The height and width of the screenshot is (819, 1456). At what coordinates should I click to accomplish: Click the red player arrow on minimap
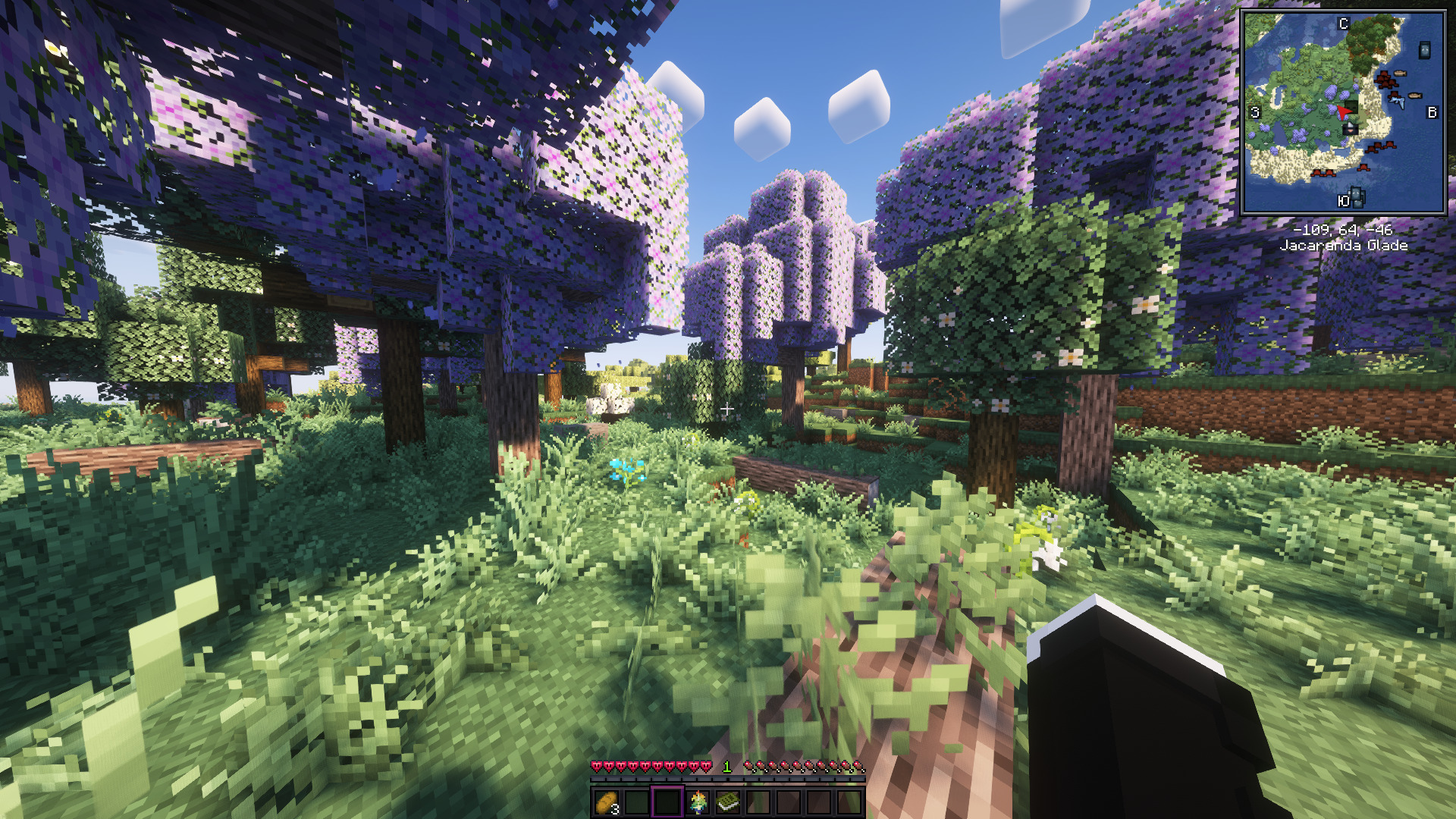pyautogui.click(x=1344, y=112)
